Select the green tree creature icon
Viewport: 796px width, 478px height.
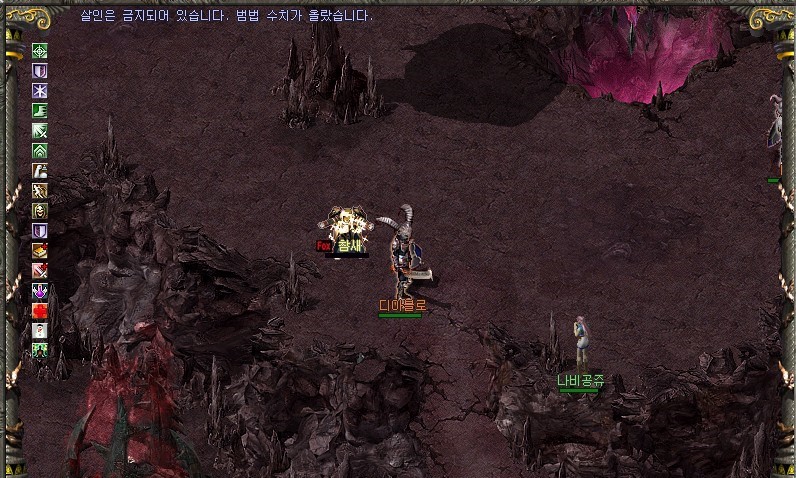(40, 349)
